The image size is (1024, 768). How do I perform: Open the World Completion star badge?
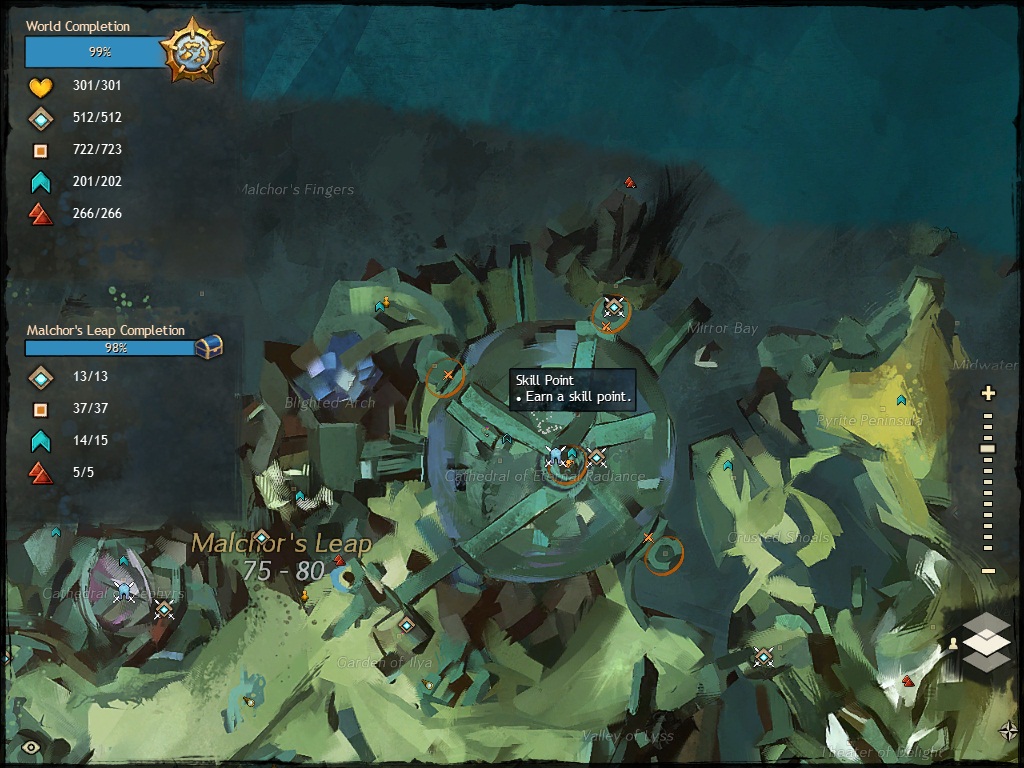(x=191, y=48)
